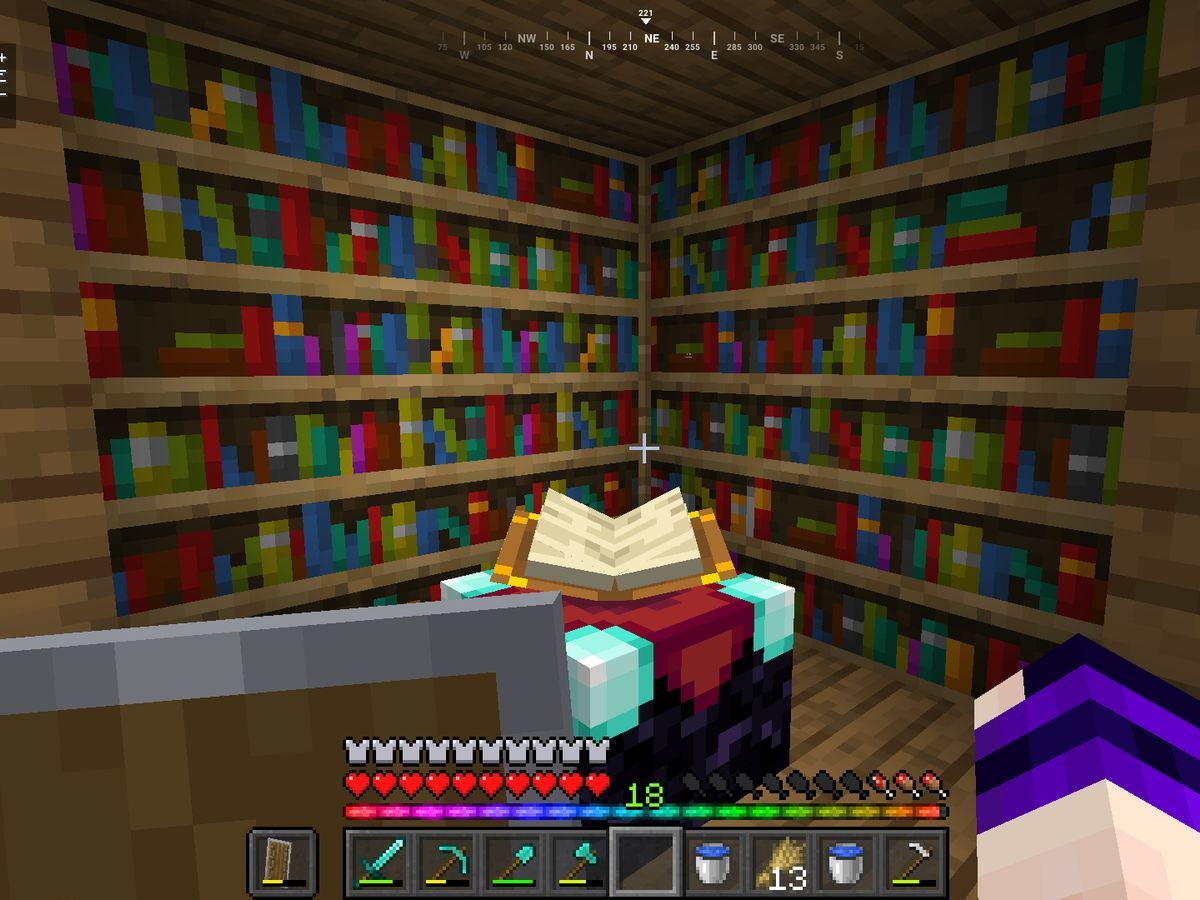Click the highlighted empty hotbar slot
This screenshot has width=1200, height=900.
coord(646,861)
